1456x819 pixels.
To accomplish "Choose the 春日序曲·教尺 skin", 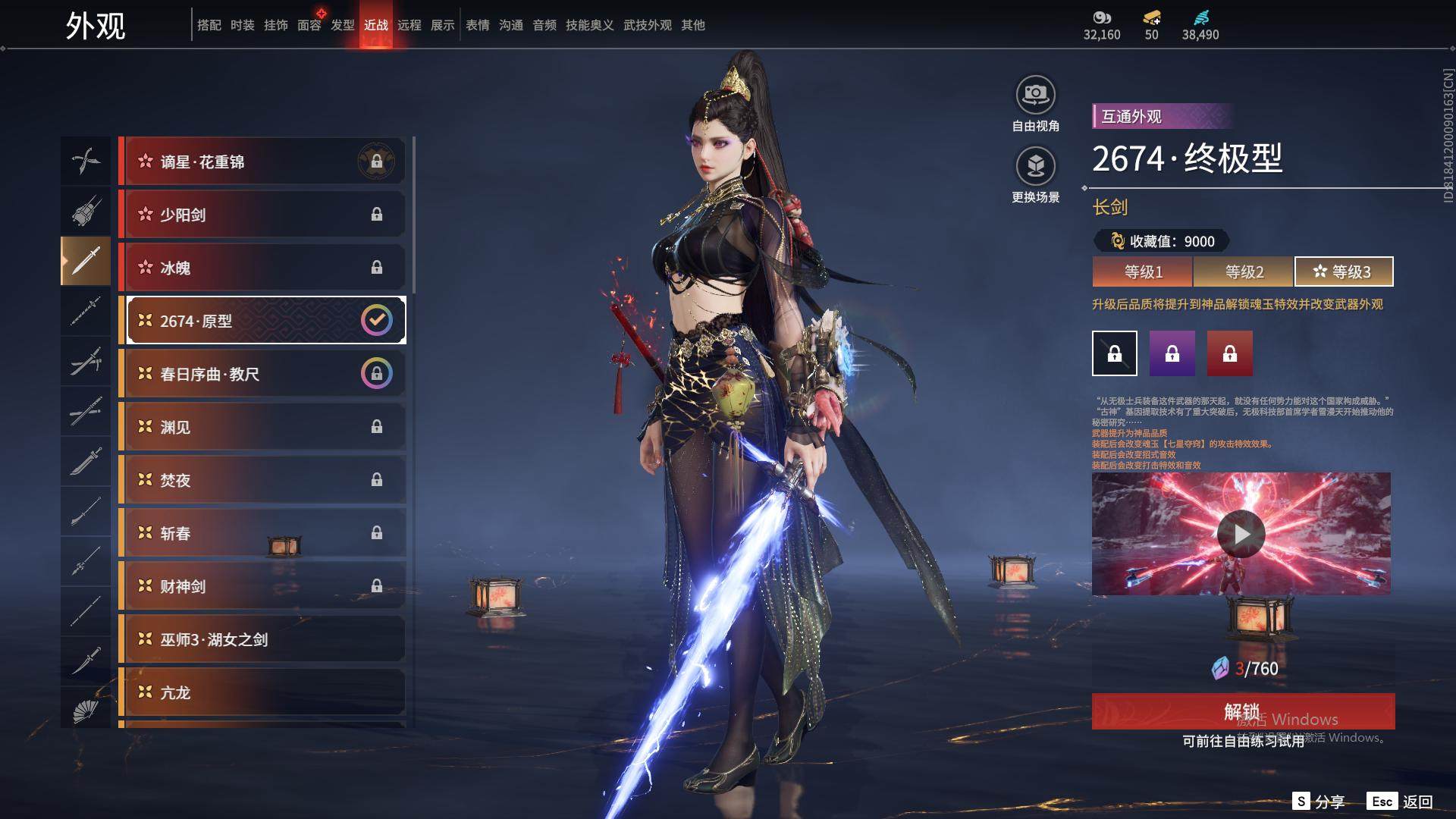I will [x=262, y=374].
